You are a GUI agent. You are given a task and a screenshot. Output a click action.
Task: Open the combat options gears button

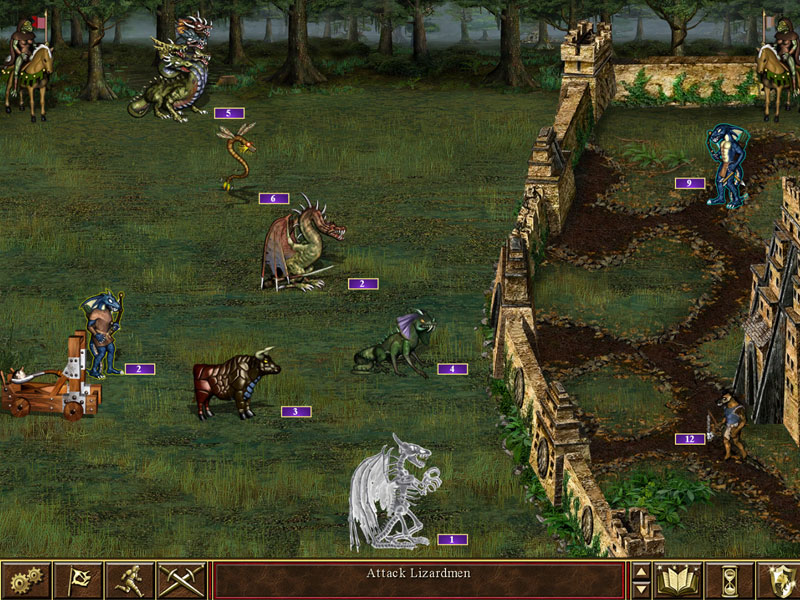click(26, 580)
